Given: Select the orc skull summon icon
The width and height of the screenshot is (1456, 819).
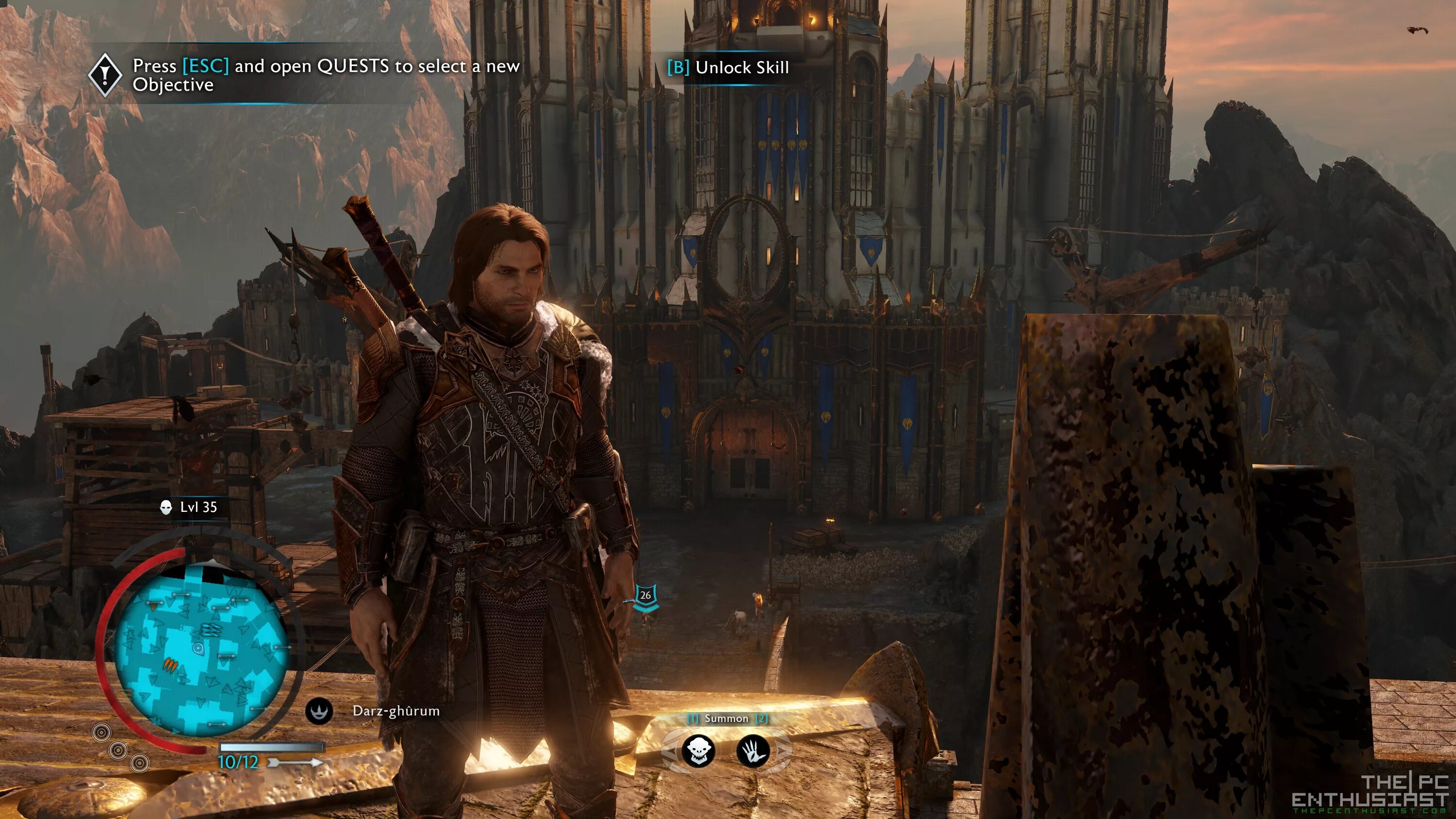Looking at the screenshot, I should click(x=698, y=751).
